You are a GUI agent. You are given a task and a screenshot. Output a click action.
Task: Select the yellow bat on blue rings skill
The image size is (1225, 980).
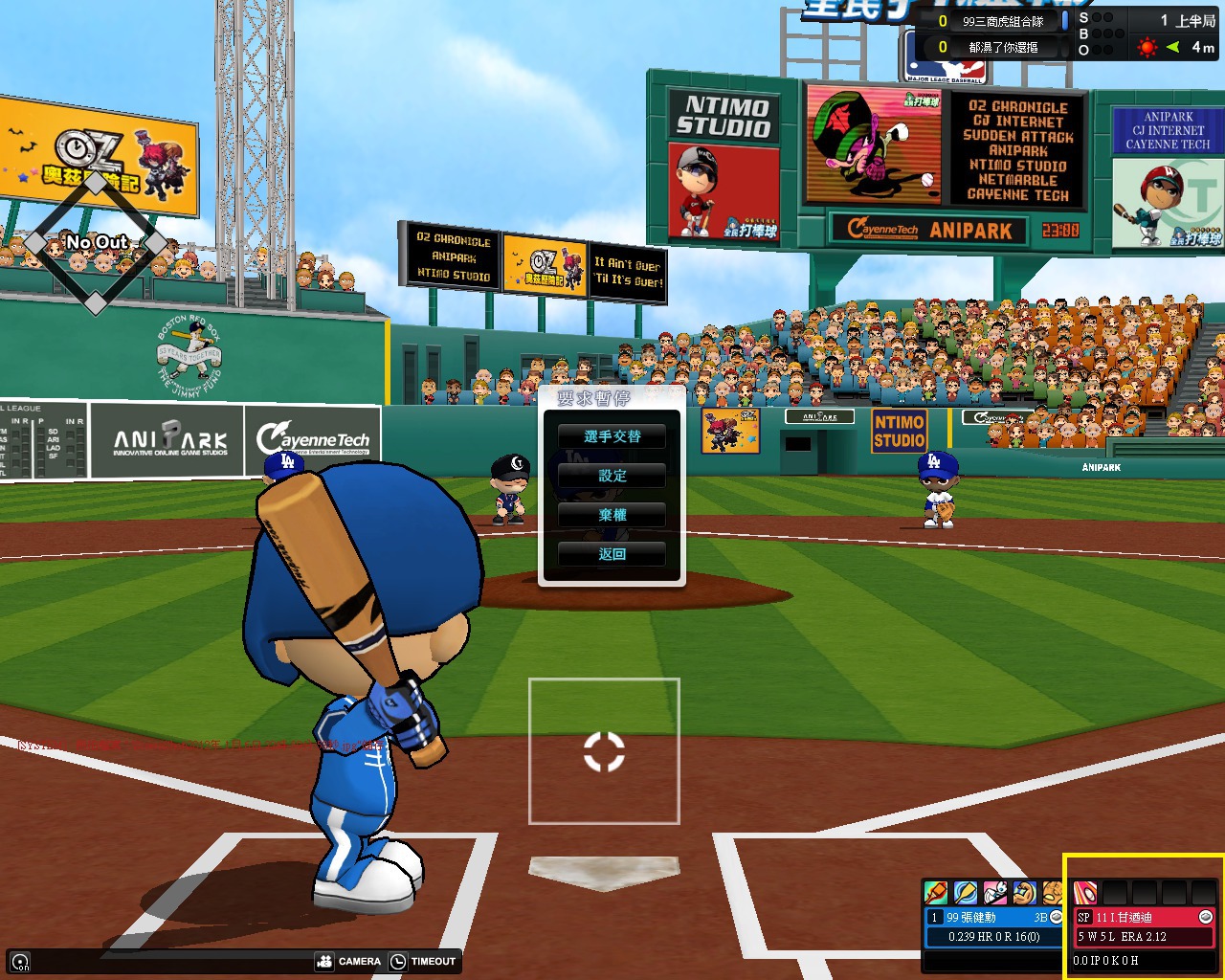pyautogui.click(x=965, y=893)
